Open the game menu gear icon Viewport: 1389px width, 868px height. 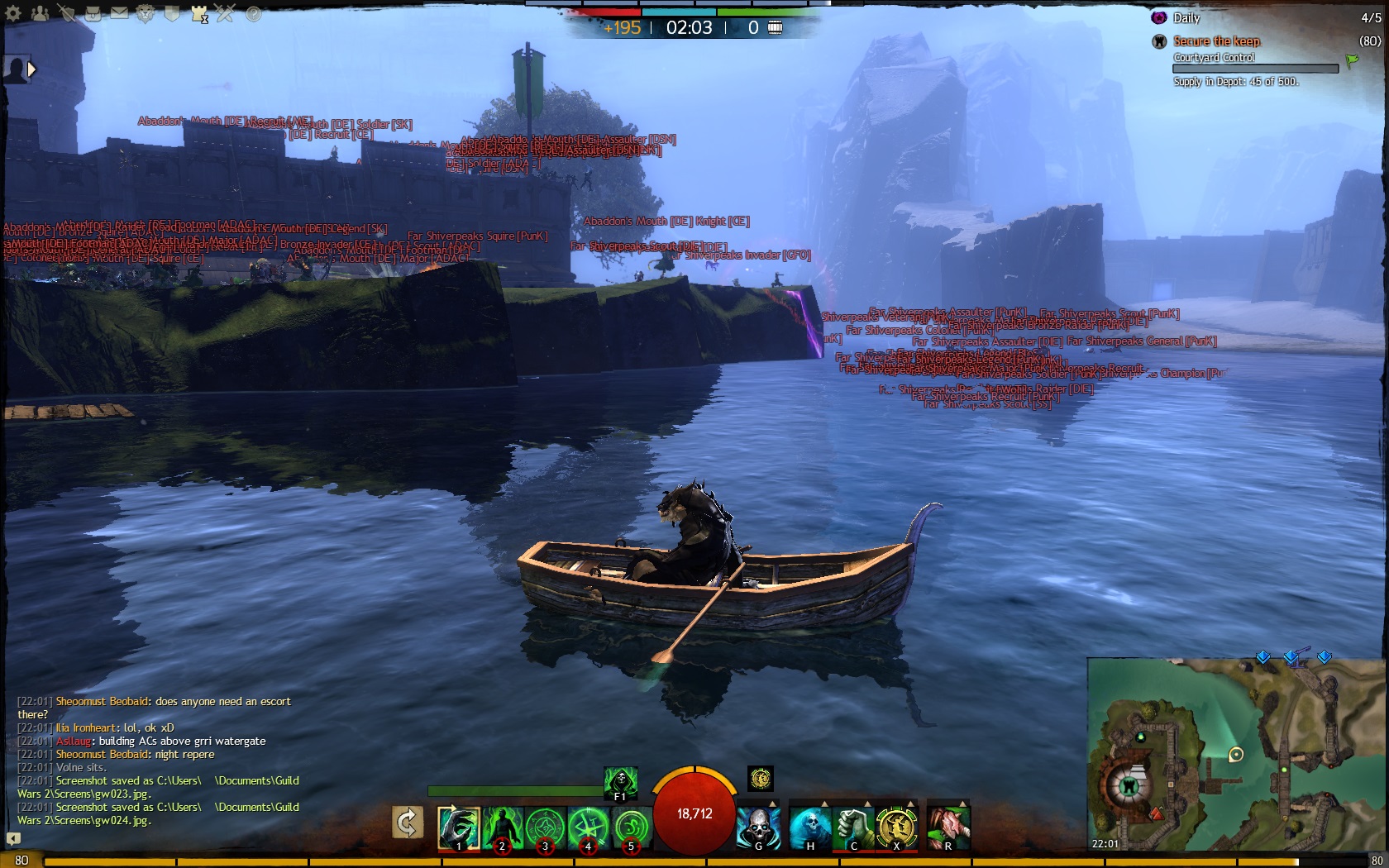(13, 13)
